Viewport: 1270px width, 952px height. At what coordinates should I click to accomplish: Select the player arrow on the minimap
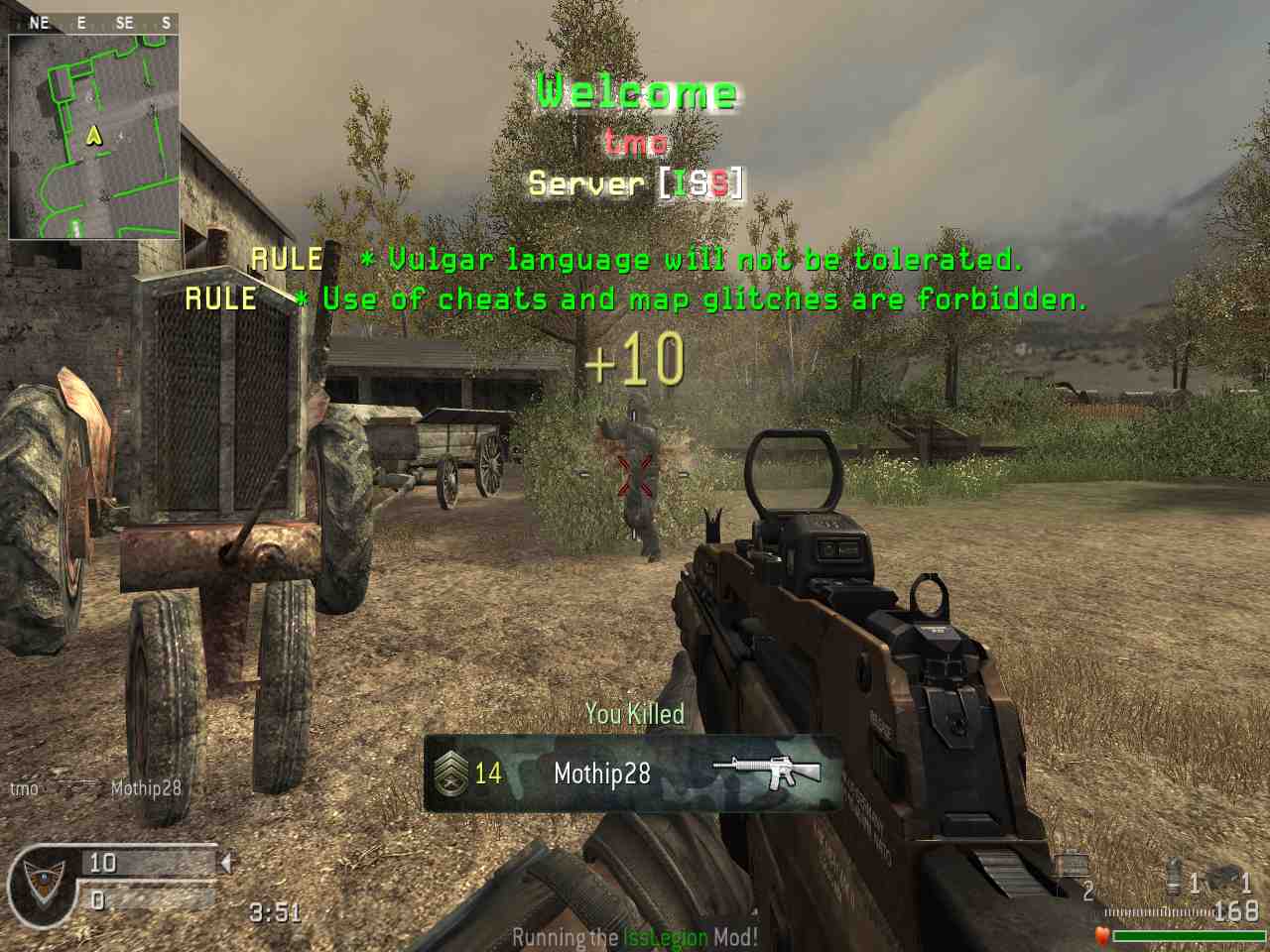tap(94, 134)
